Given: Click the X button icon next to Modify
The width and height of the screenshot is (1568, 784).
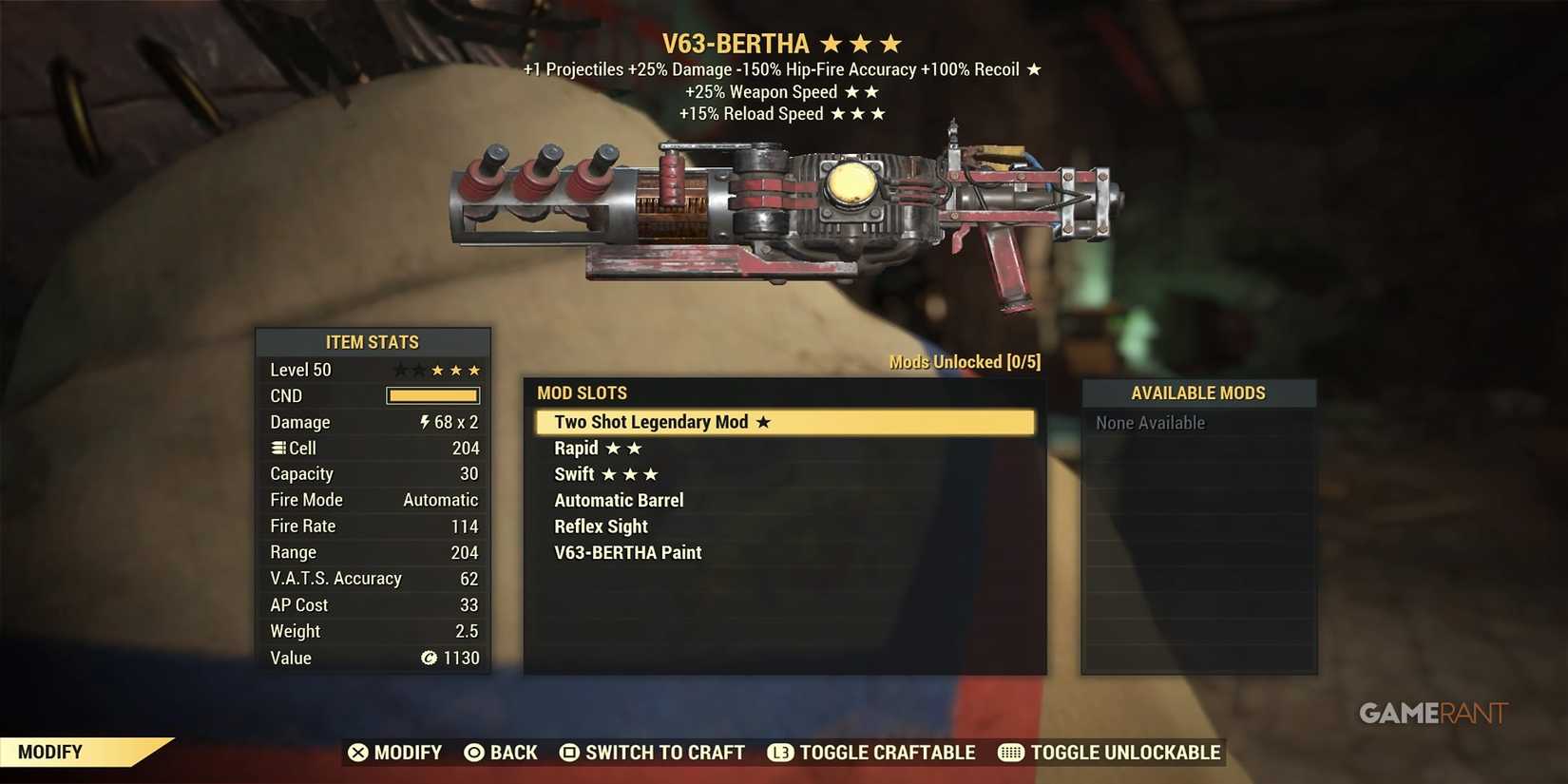Looking at the screenshot, I should pos(359,752).
